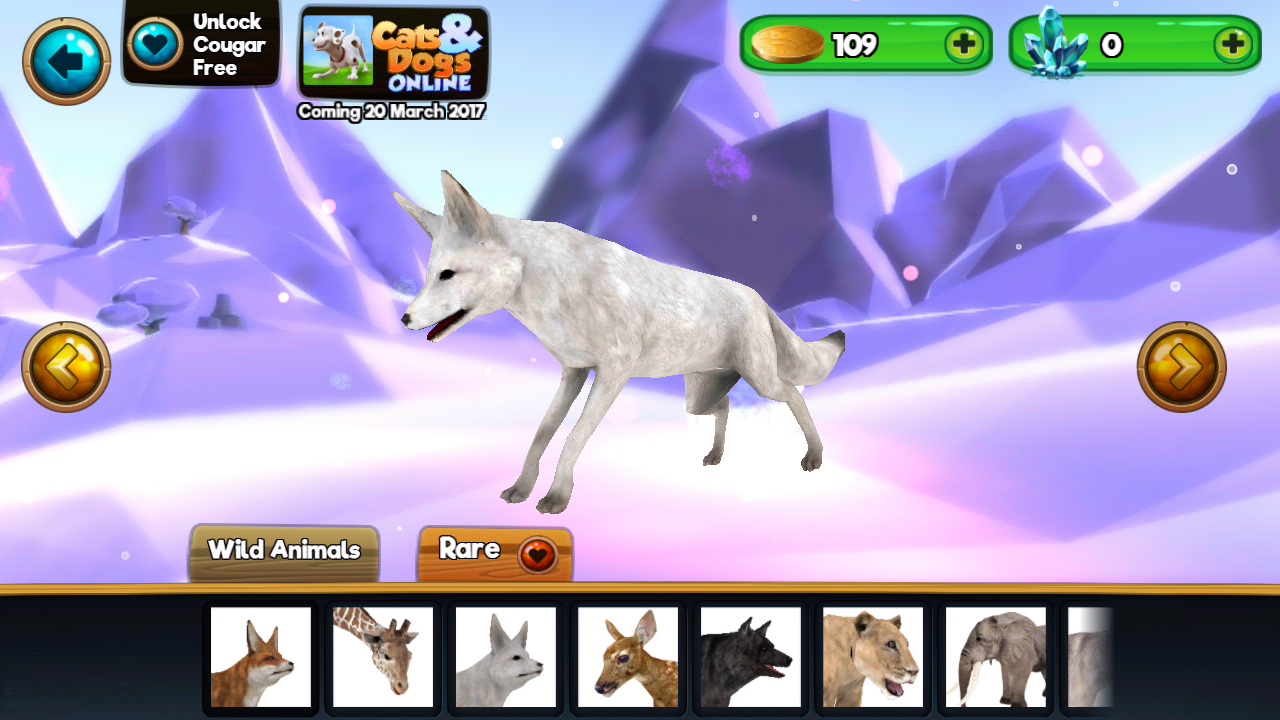Select the deer thumbnail
The width and height of the screenshot is (1280, 720).
point(628,657)
